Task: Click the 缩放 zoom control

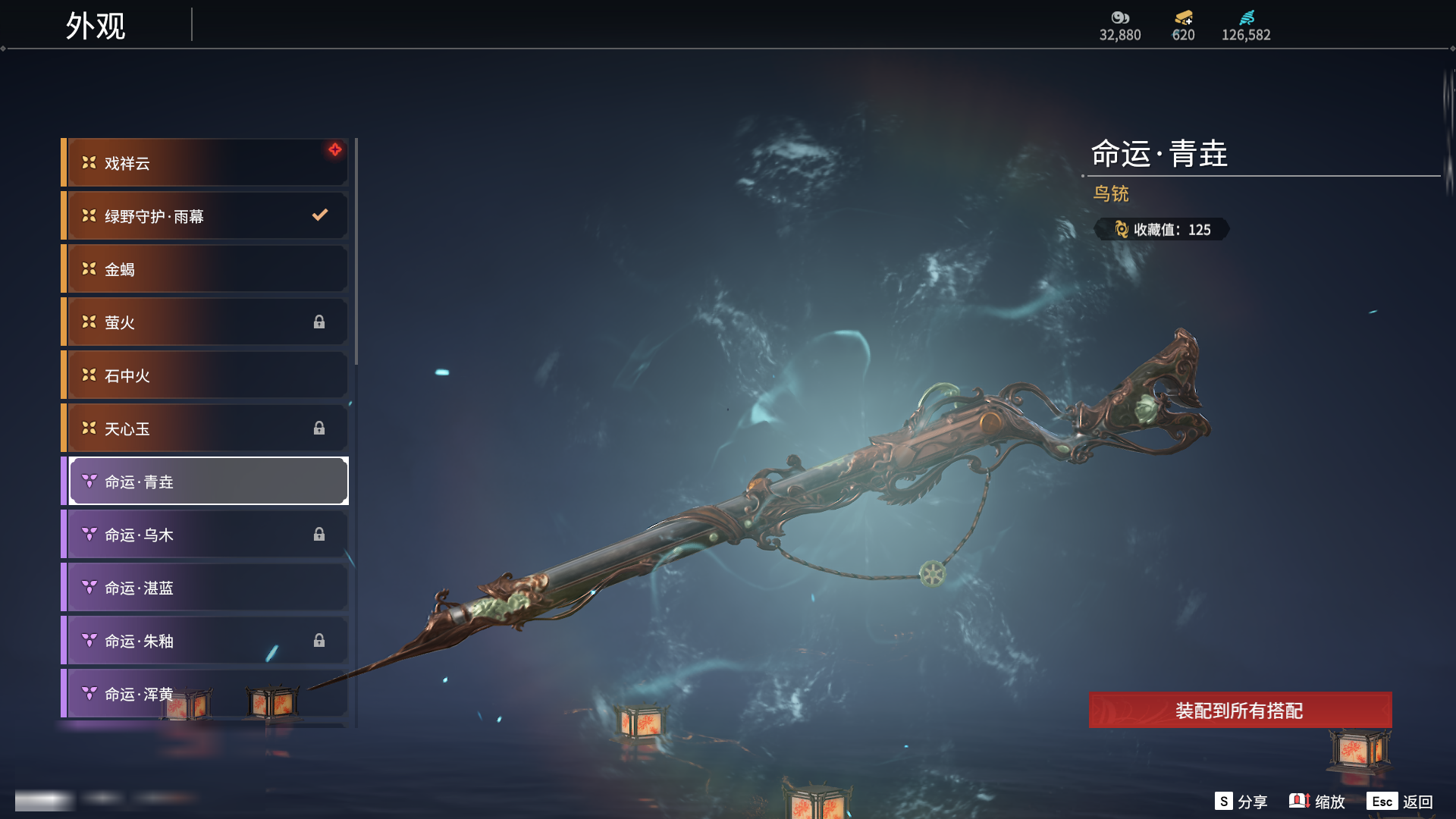Action: point(1317,802)
